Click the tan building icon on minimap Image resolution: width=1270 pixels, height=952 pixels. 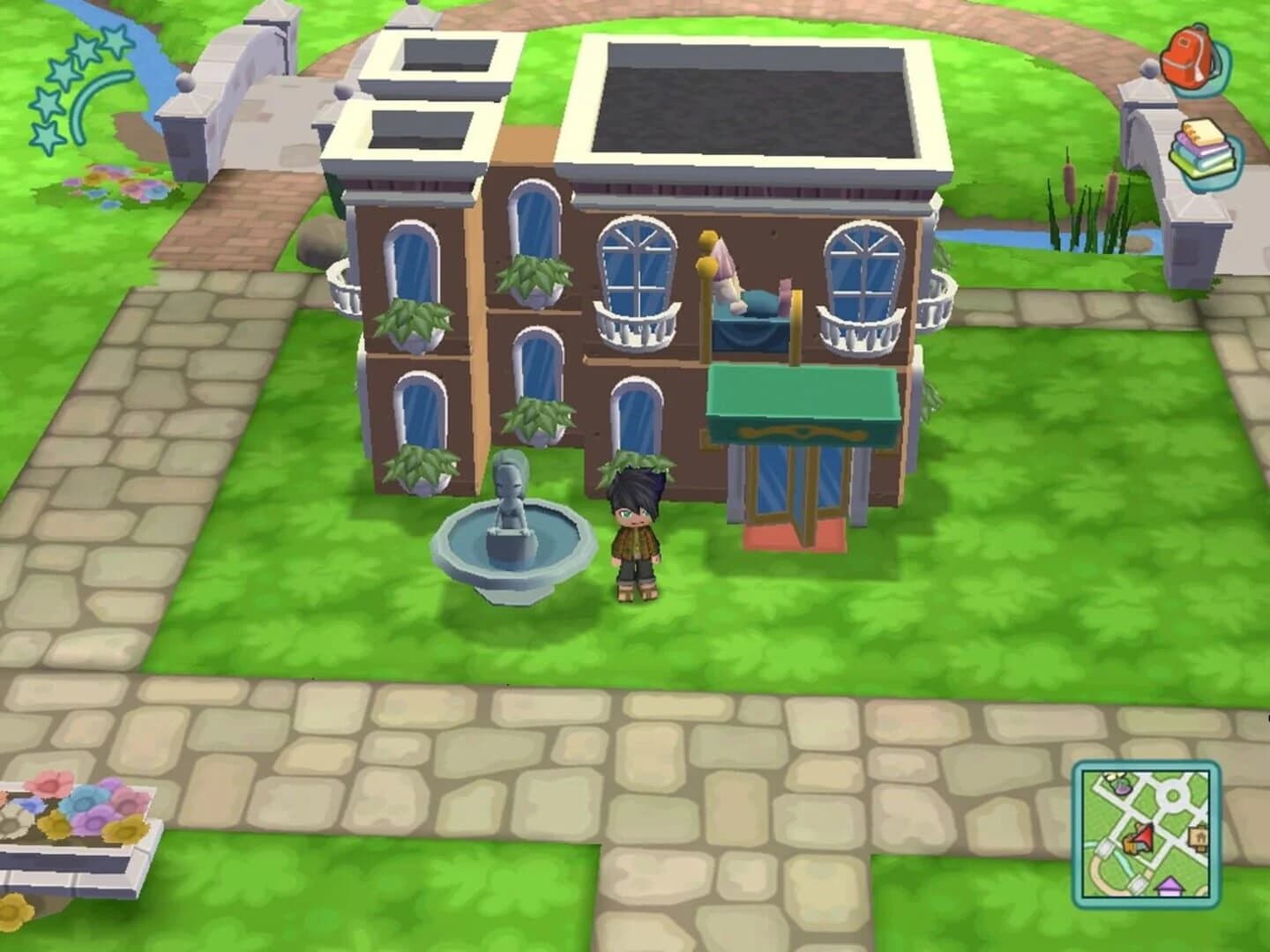pyautogui.click(x=1199, y=836)
